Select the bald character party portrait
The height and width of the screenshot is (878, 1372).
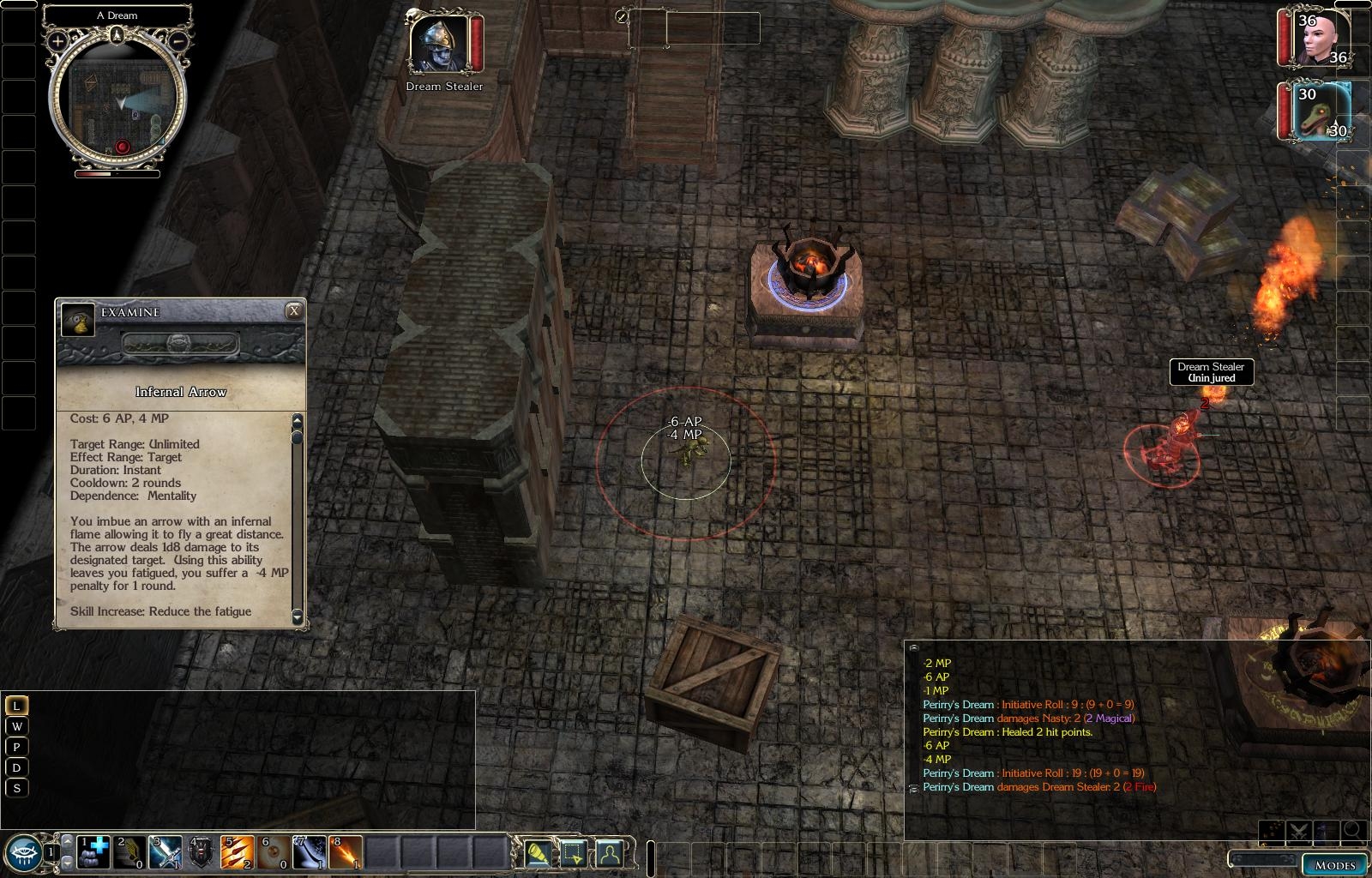click(x=1319, y=38)
